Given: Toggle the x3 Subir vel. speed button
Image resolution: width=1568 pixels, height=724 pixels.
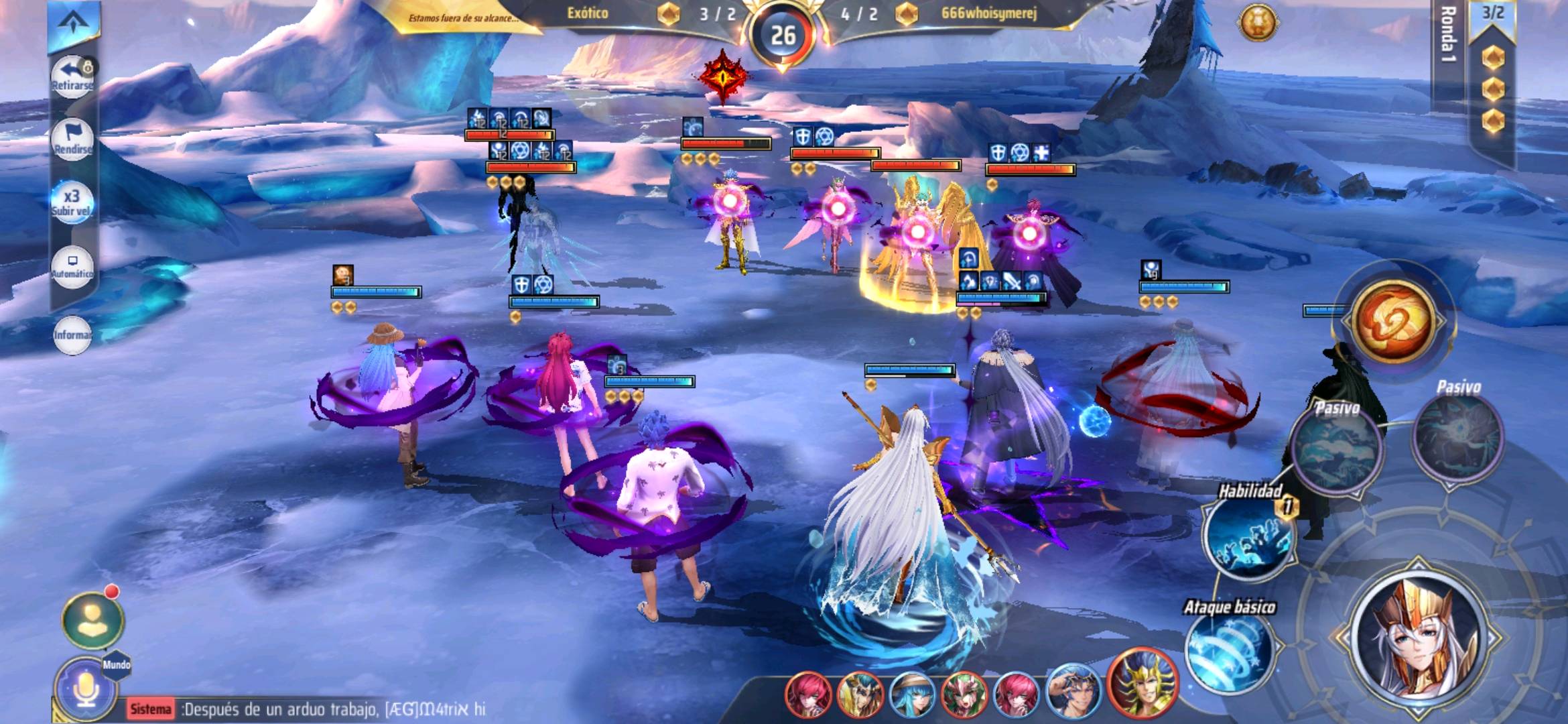Looking at the screenshot, I should pyautogui.click(x=72, y=201).
